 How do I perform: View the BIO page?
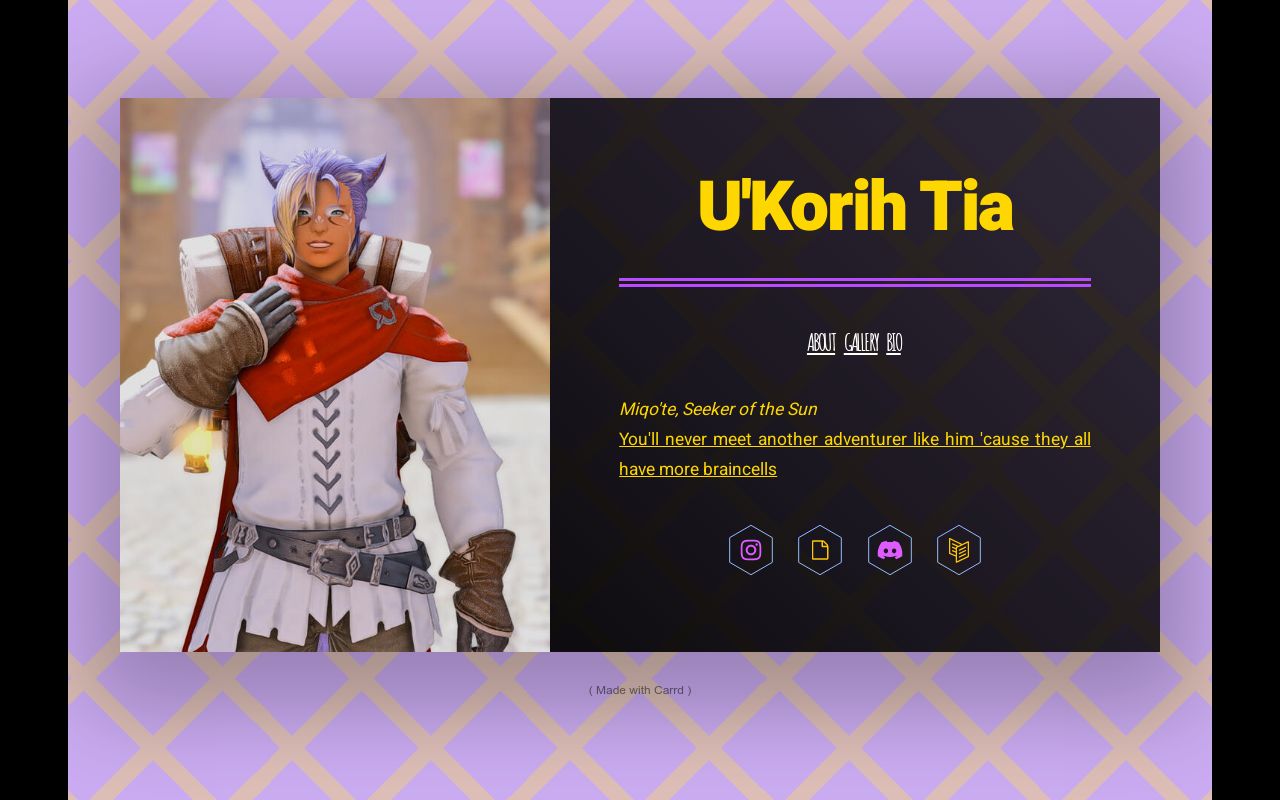(893, 342)
